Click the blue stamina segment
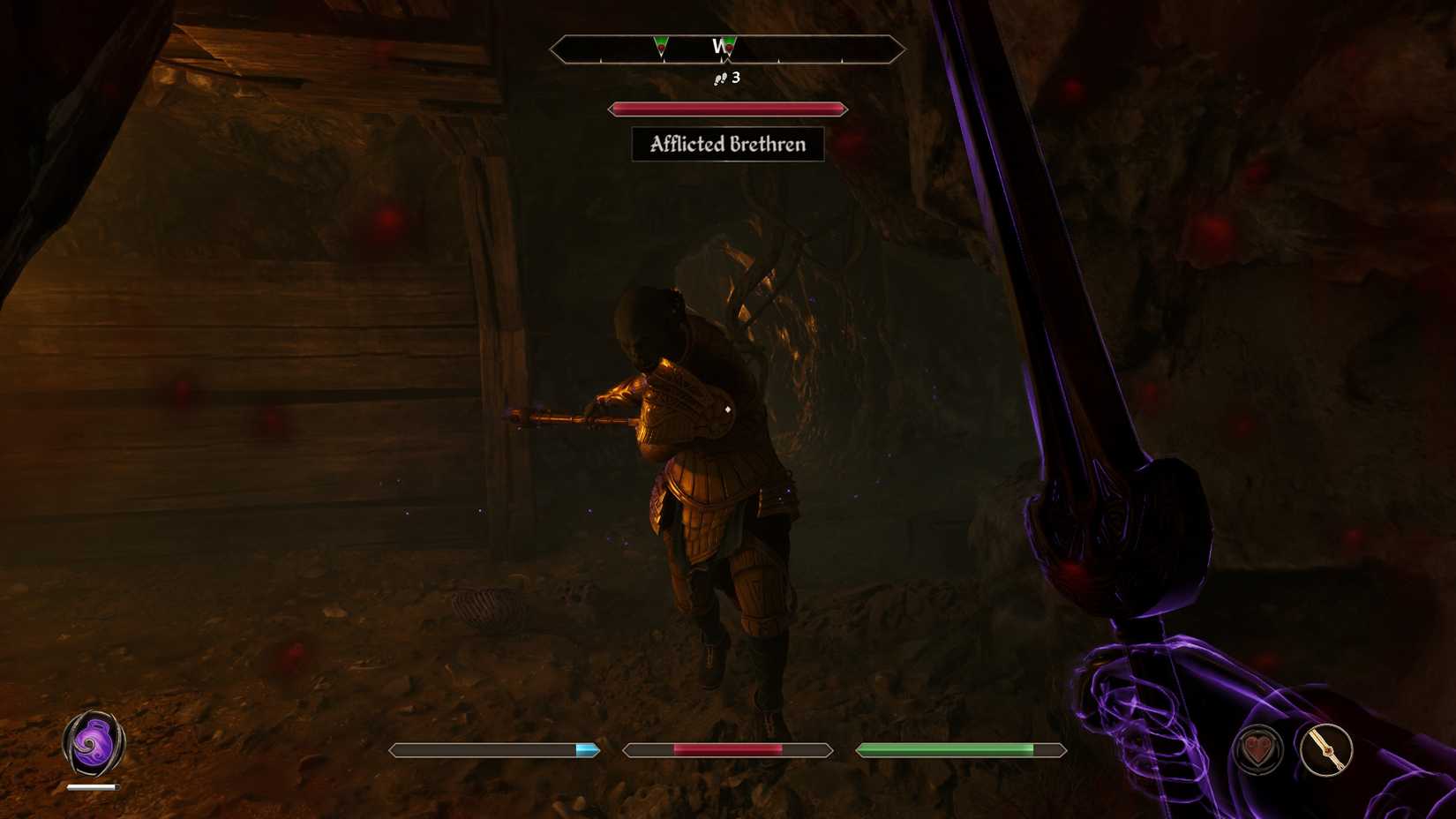 pyautogui.click(x=587, y=748)
